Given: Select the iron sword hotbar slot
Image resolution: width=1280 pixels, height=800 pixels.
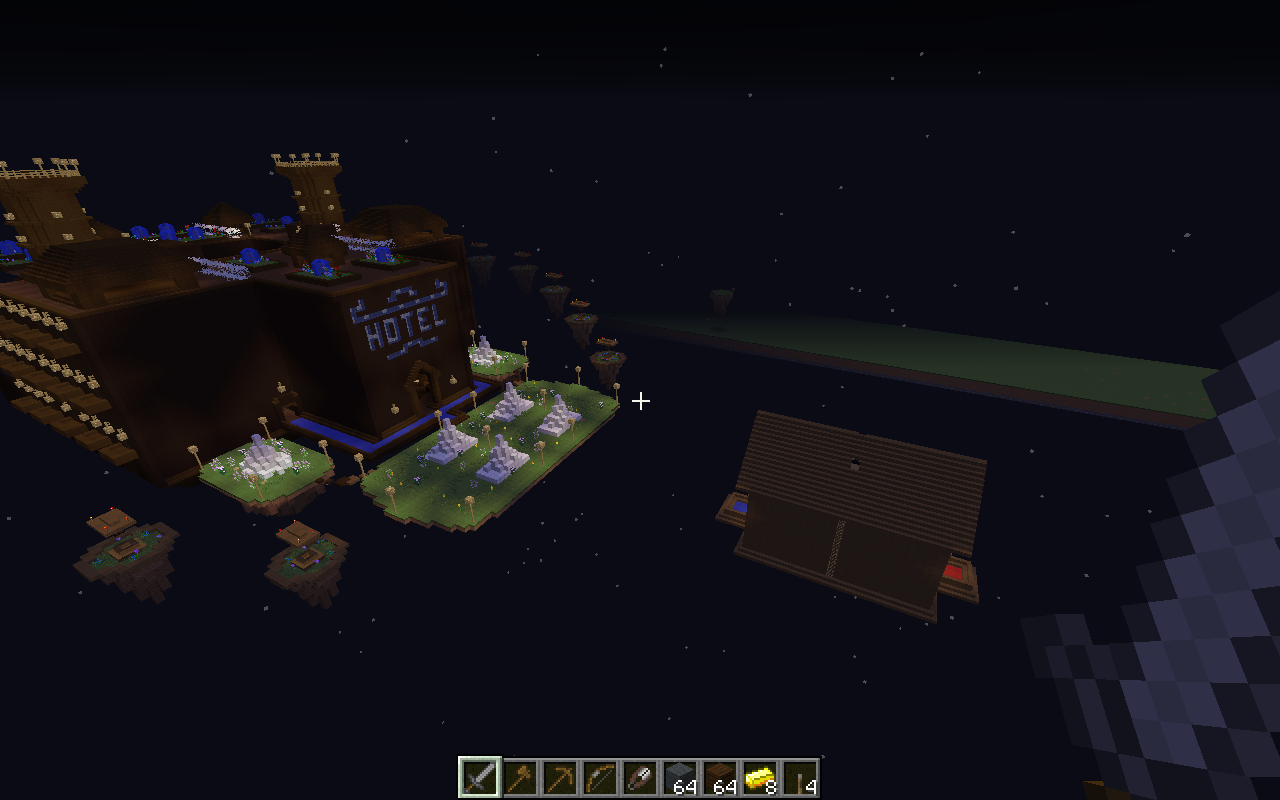Looking at the screenshot, I should coord(479,777).
